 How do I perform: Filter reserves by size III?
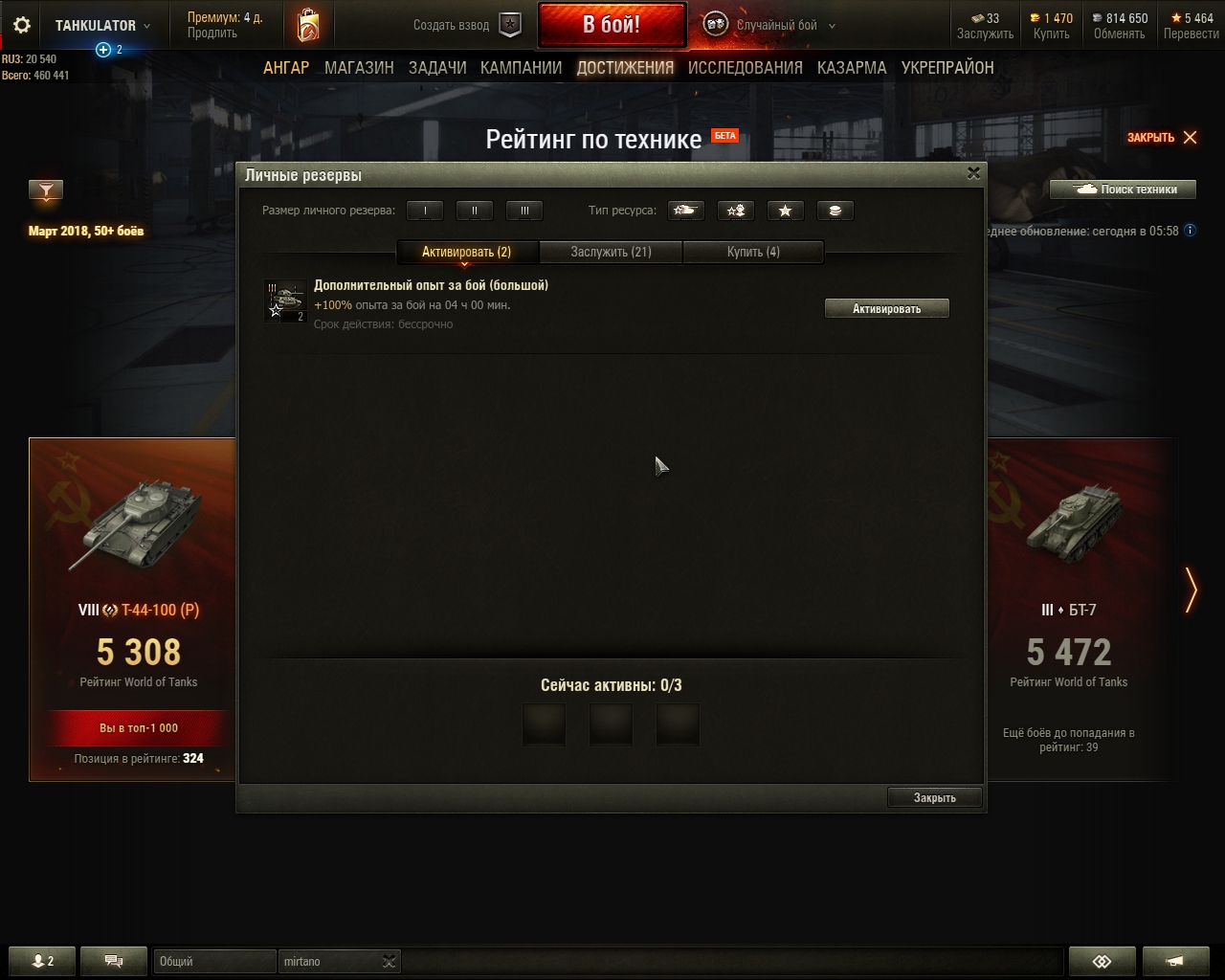pos(524,211)
